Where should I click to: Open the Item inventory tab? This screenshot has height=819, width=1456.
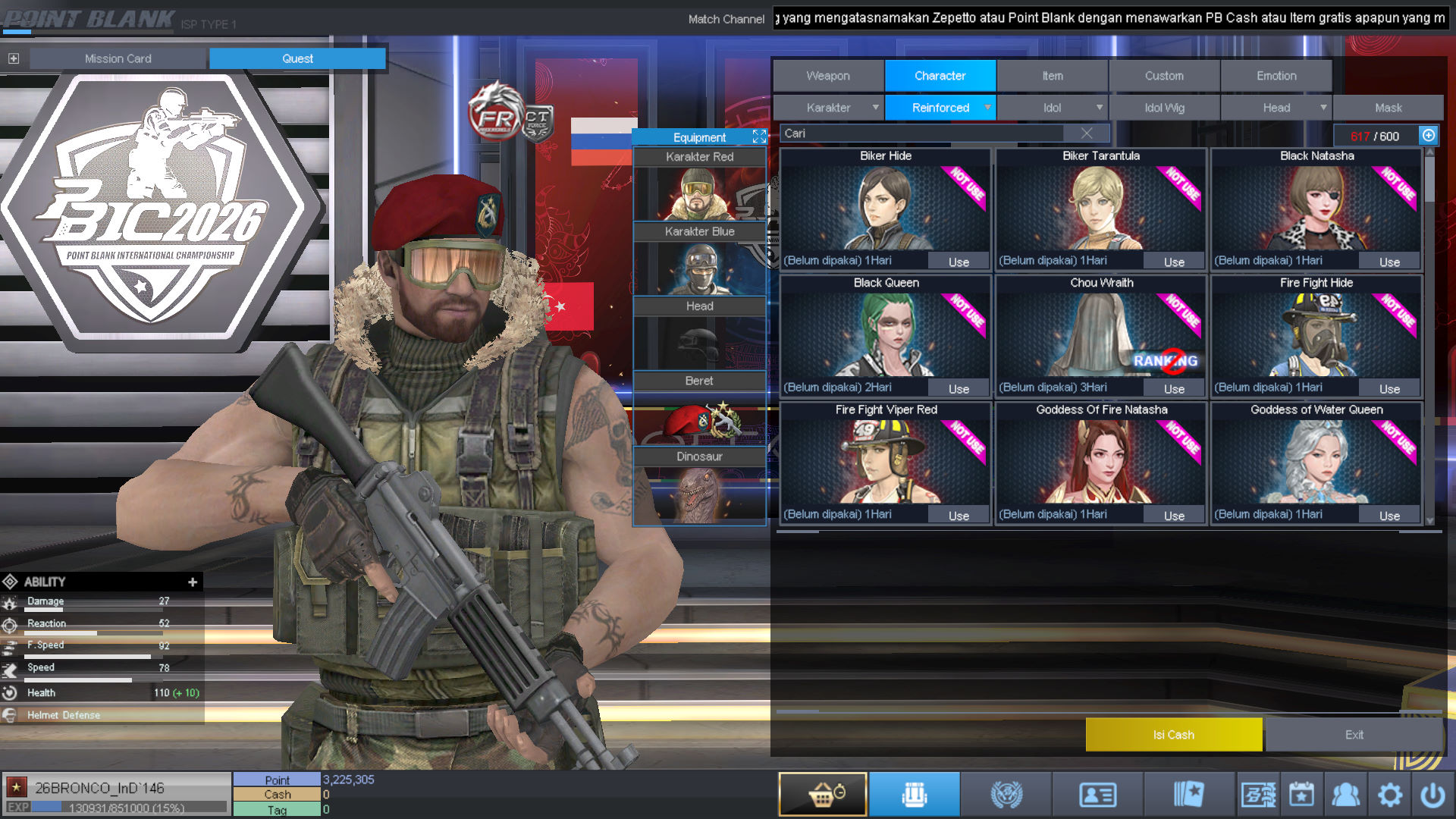pyautogui.click(x=1052, y=76)
